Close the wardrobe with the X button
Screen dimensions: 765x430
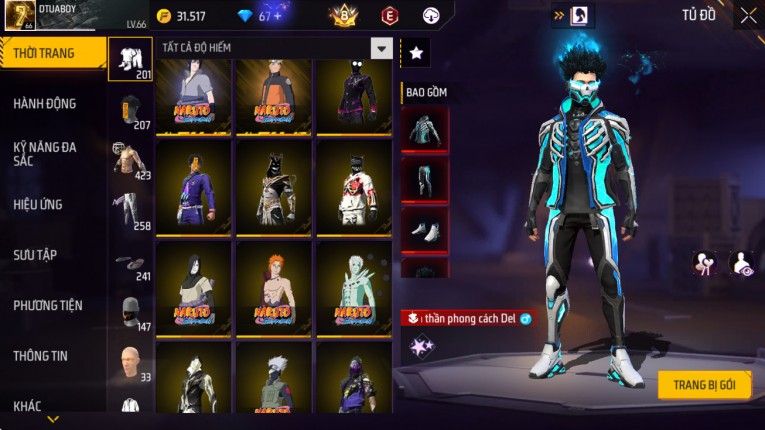click(x=748, y=15)
